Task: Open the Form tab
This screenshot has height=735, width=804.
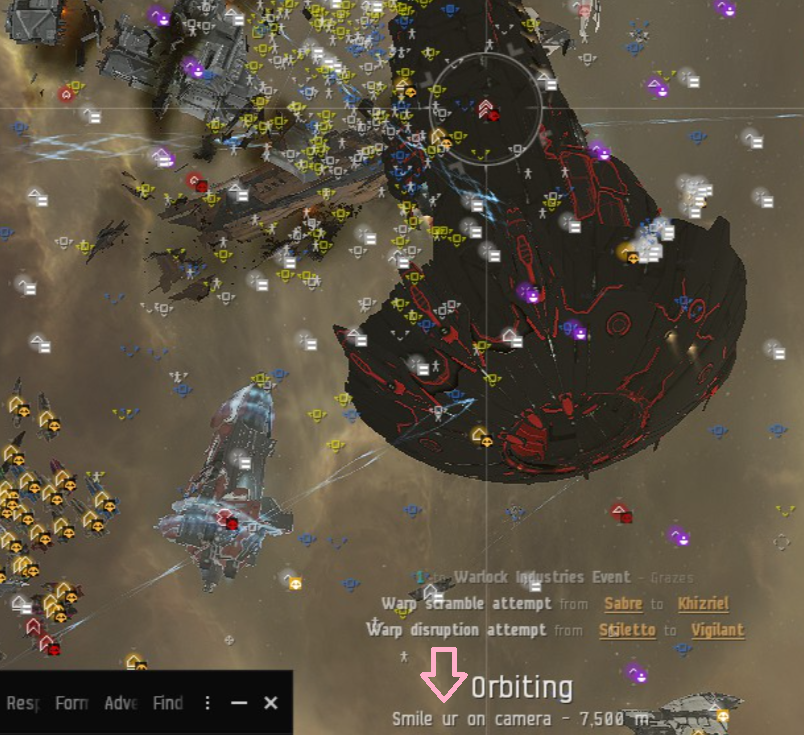Action: [71, 703]
